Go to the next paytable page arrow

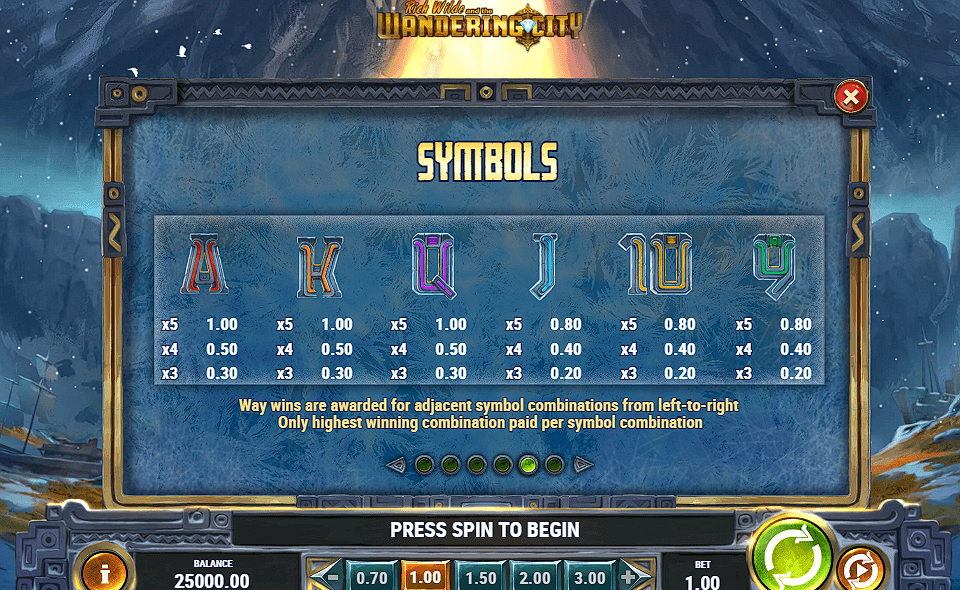click(x=584, y=464)
